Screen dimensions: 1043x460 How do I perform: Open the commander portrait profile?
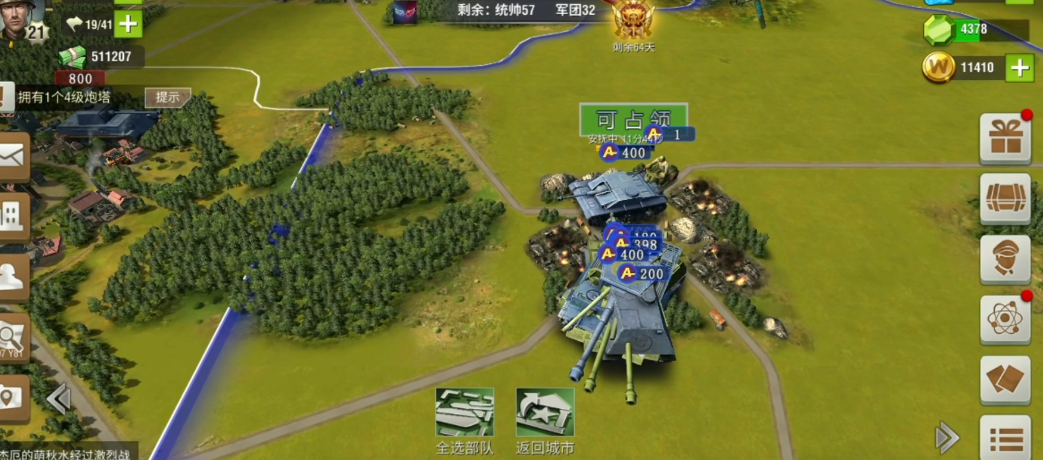[22, 20]
